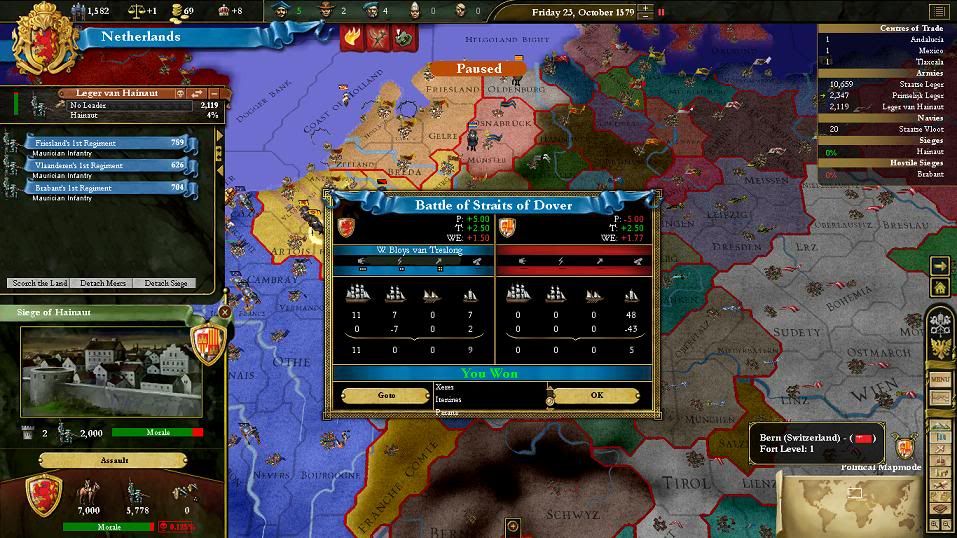Go to the Straits of Dover battle location
Viewport: 957px width, 538px height.
tap(386, 395)
